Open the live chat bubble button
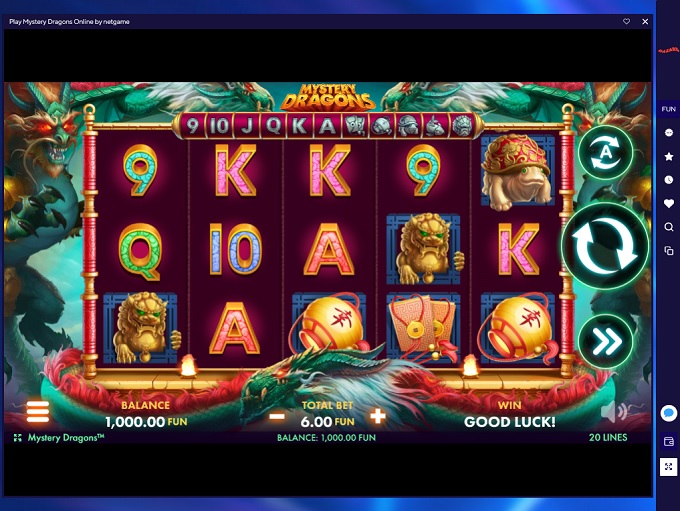 click(669, 413)
